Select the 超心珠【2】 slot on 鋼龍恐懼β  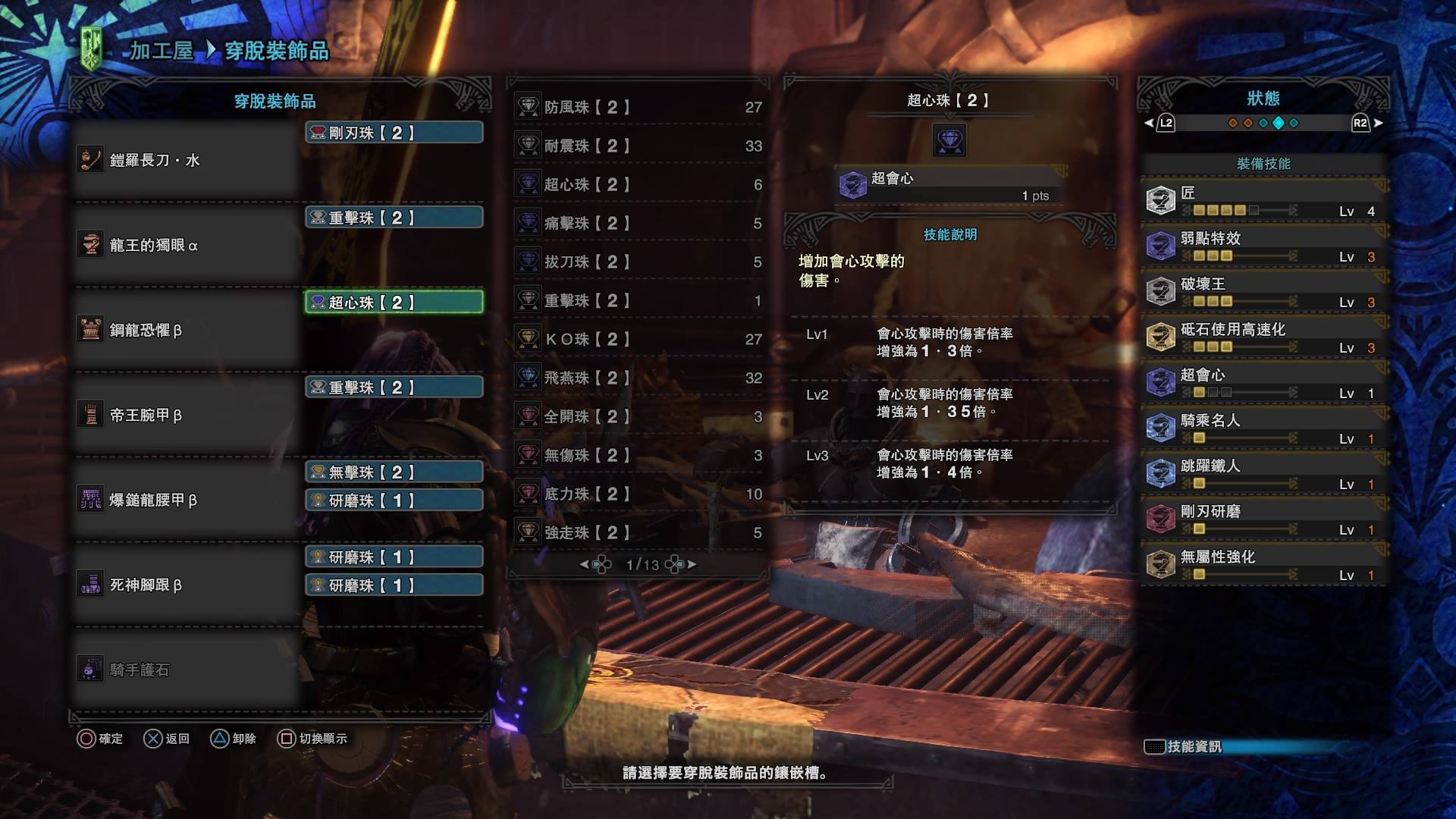point(394,303)
